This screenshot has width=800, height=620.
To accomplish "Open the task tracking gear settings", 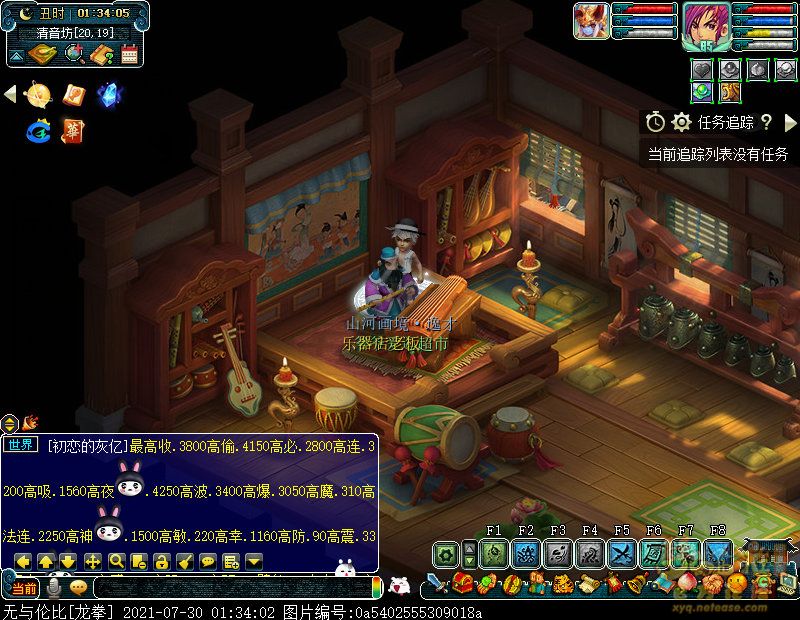I will (682, 122).
